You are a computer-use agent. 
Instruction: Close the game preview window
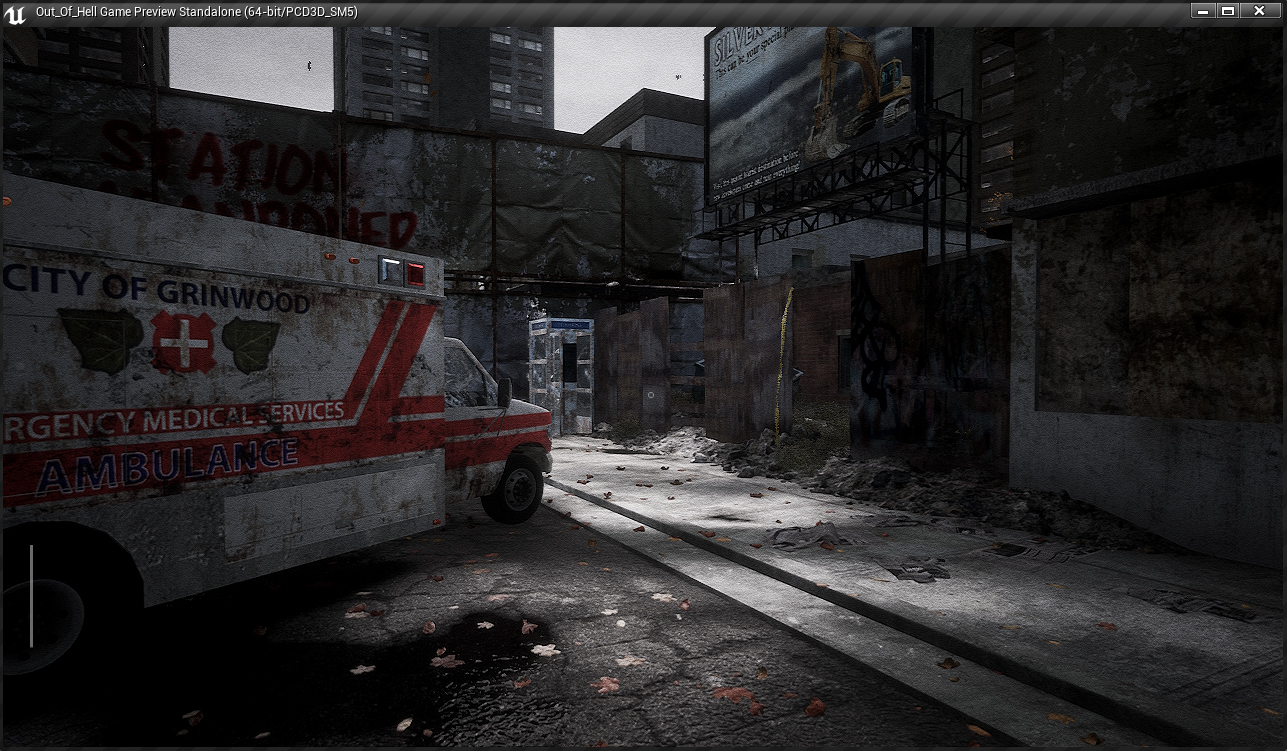(x=1259, y=11)
